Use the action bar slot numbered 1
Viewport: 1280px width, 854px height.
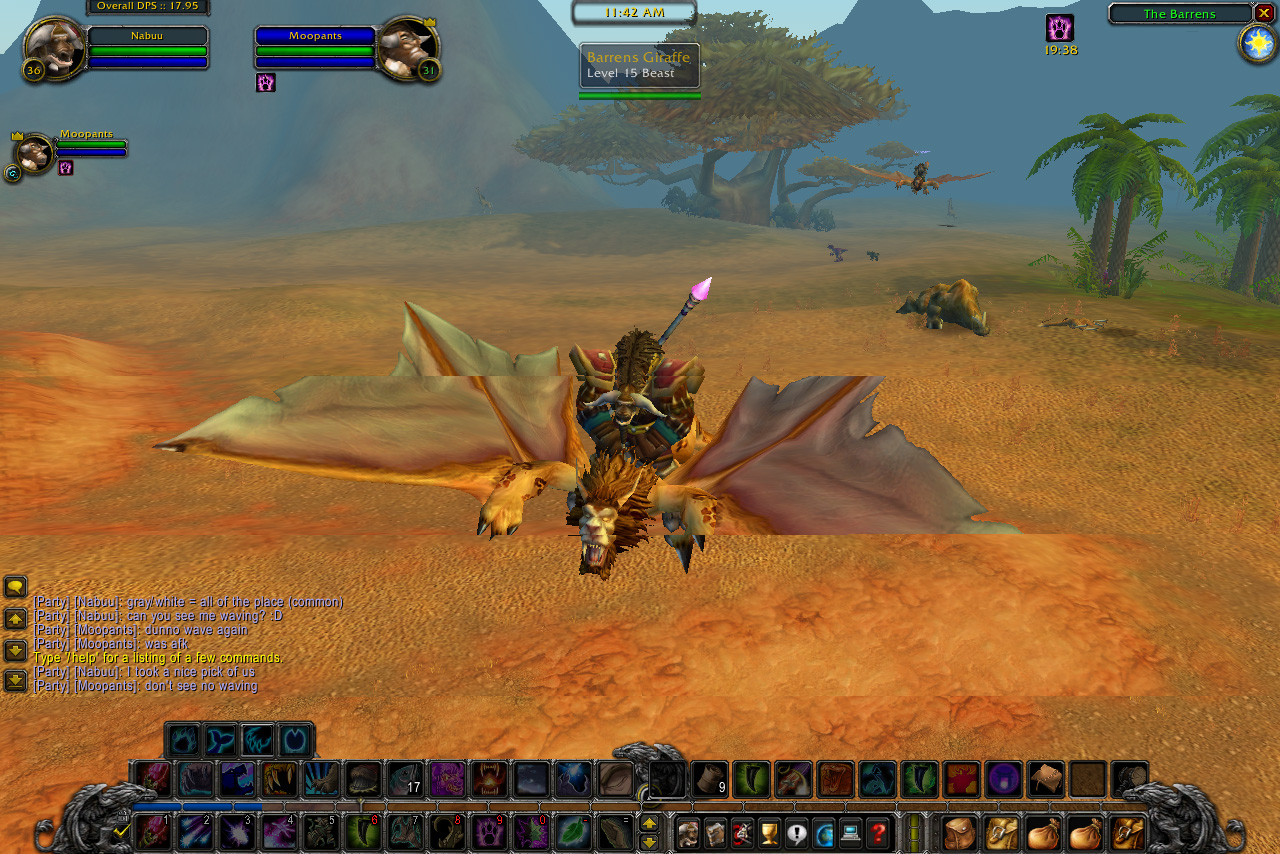coord(153,832)
